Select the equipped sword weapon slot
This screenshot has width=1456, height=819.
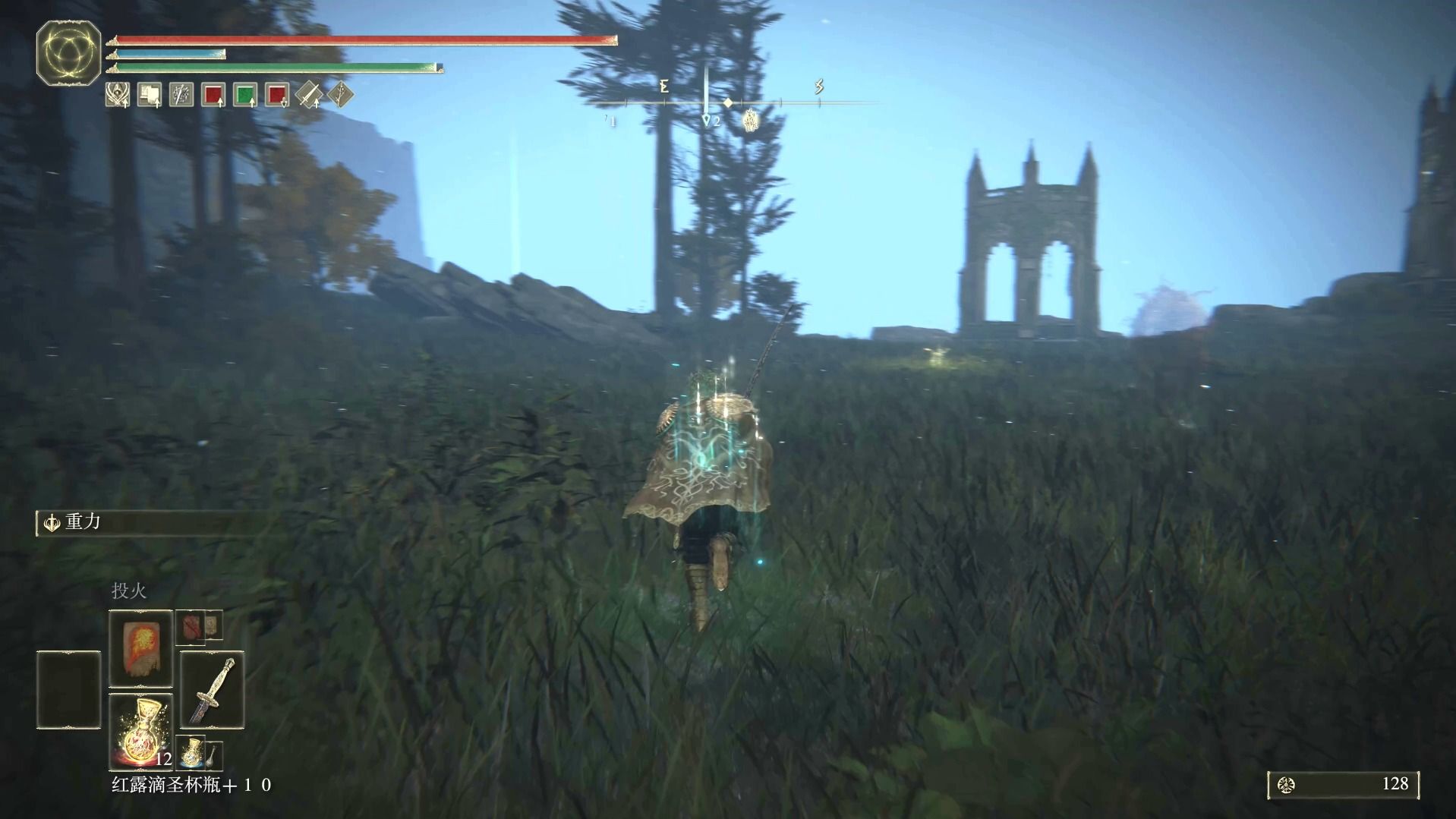point(212,690)
